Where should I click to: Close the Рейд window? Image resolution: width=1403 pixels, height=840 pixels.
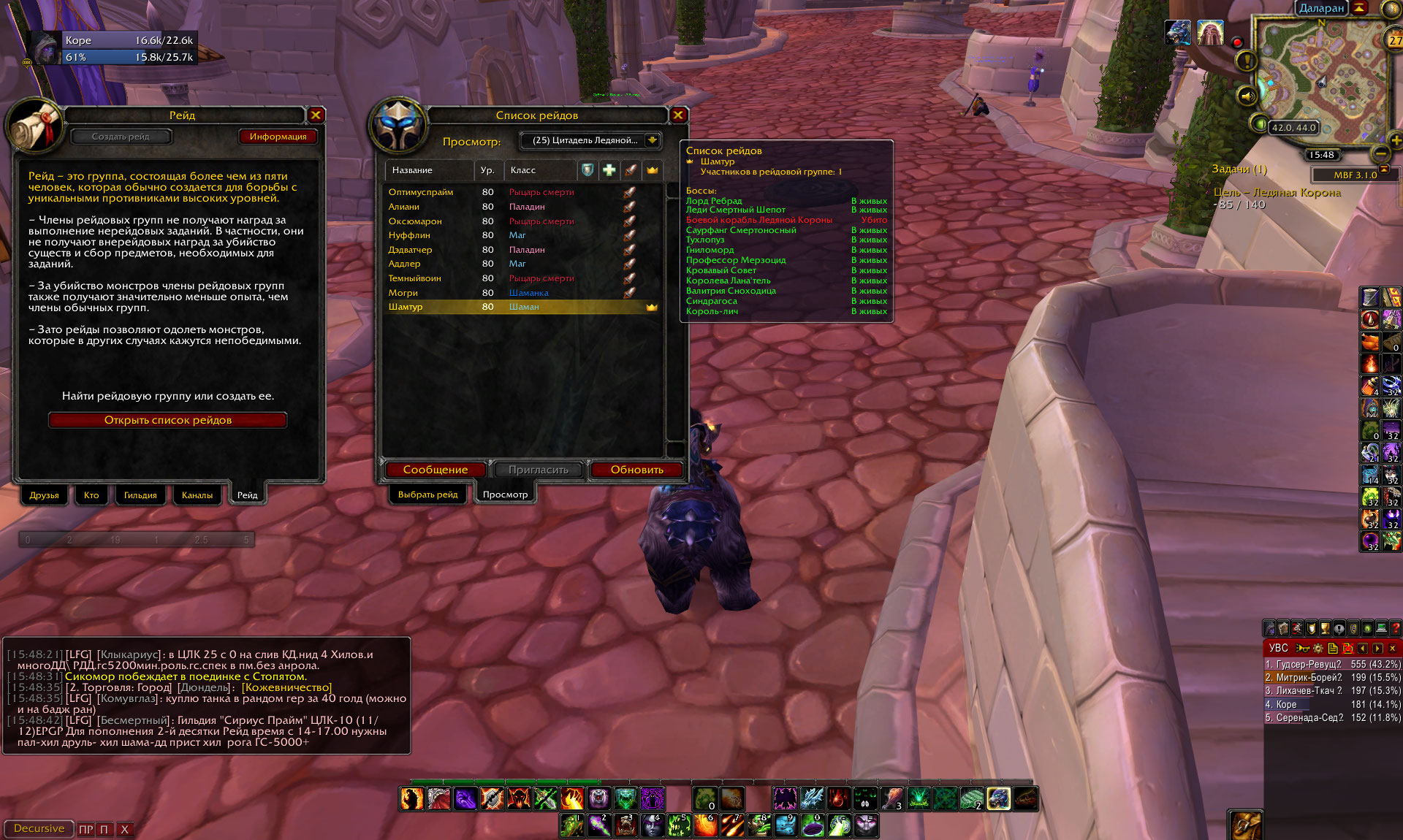click(x=316, y=115)
